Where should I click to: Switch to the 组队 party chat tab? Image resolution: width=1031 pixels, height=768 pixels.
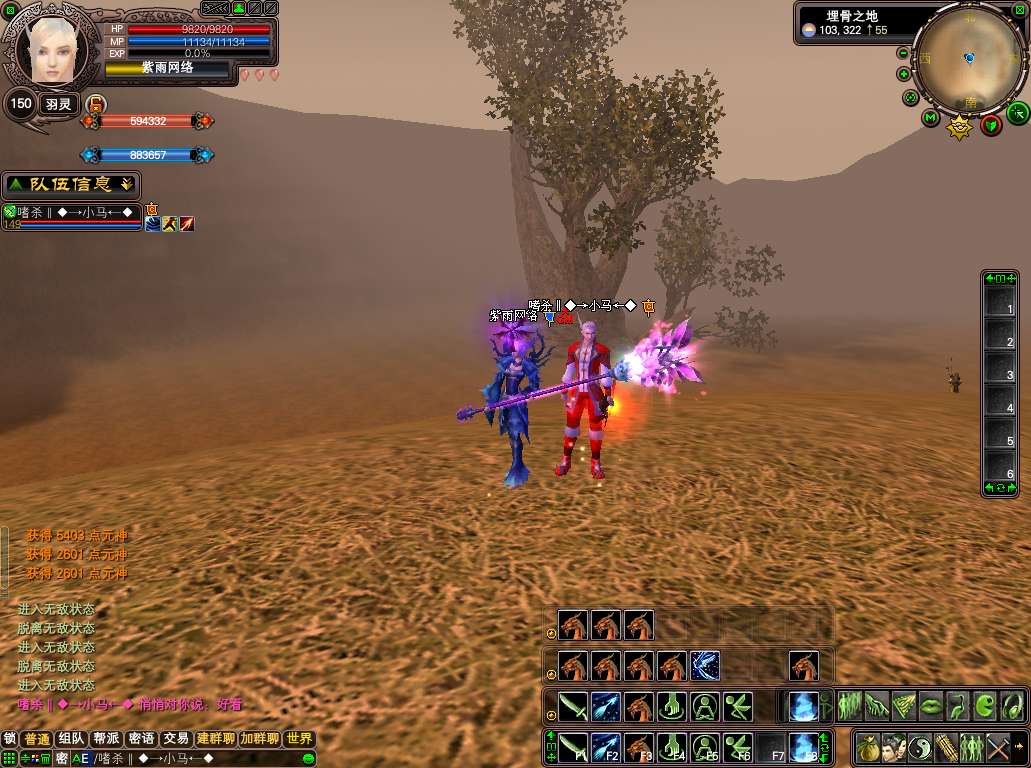[x=71, y=739]
